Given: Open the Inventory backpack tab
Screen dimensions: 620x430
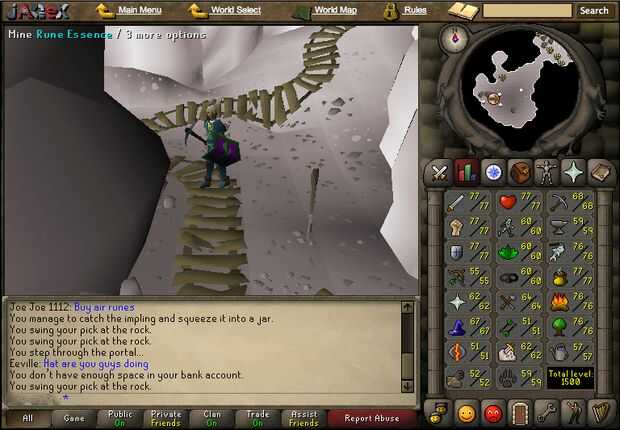Looking at the screenshot, I should point(520,172).
